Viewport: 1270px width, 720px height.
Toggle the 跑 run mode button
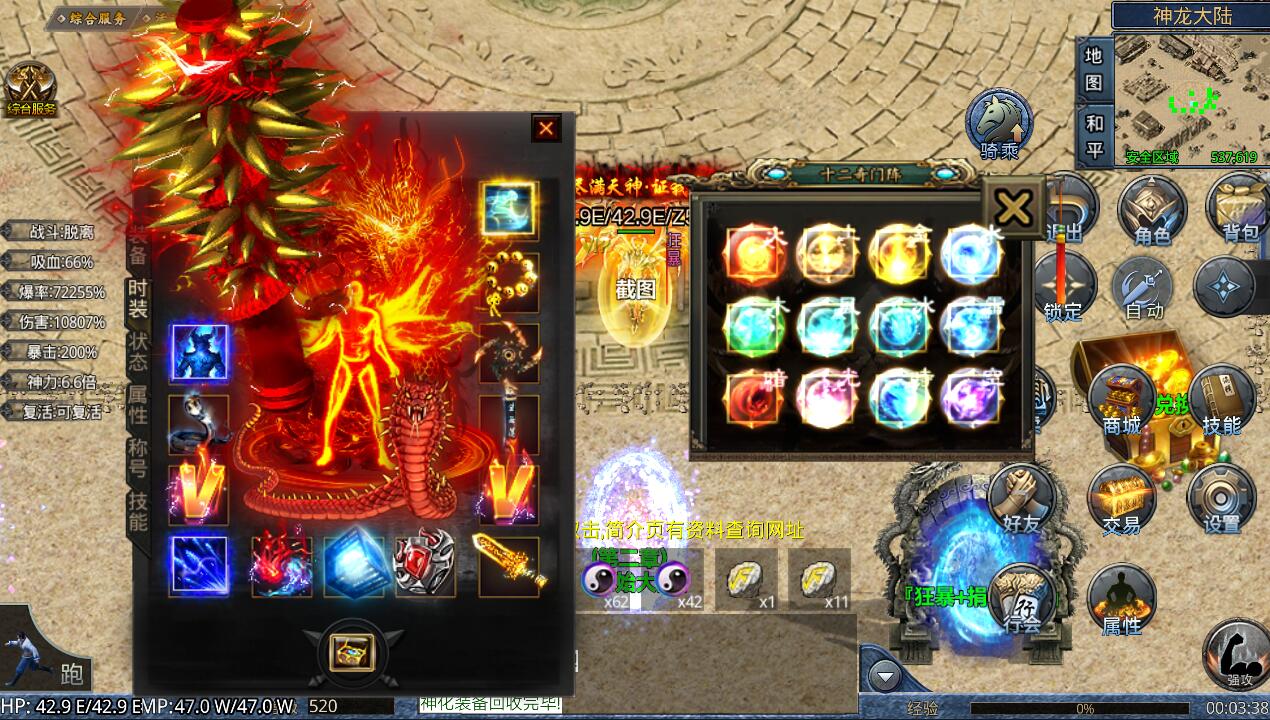pos(46,649)
